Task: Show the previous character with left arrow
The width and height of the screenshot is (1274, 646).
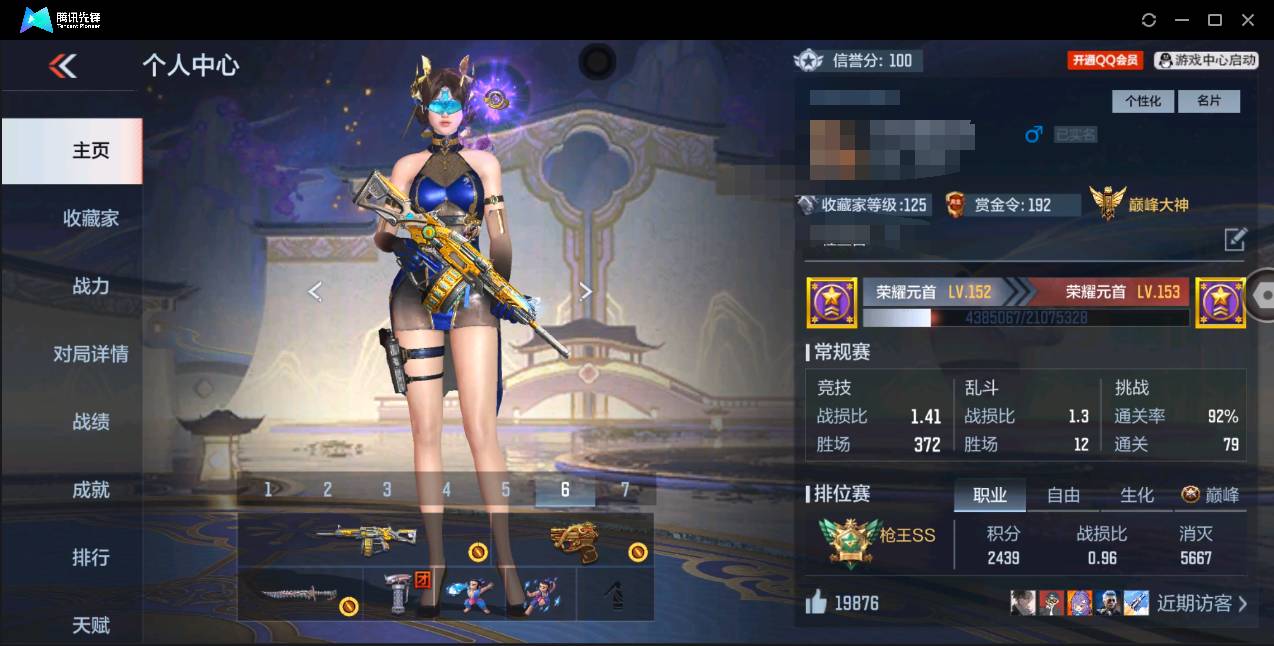Action: pyautogui.click(x=315, y=291)
